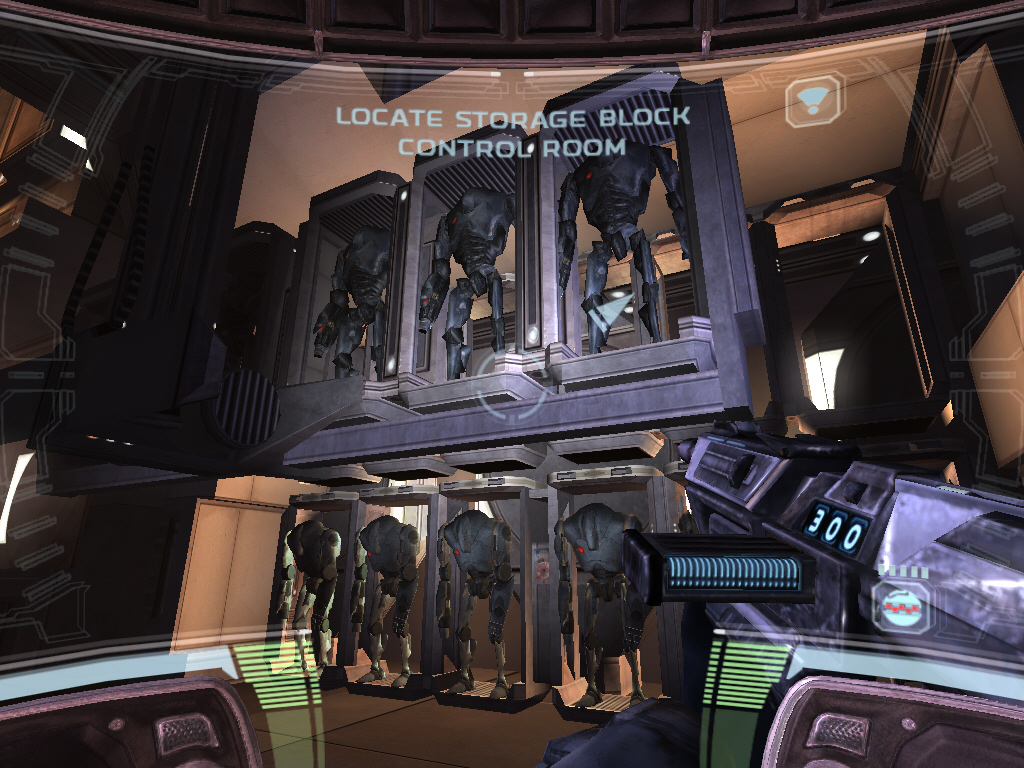
Task: Click the Locate Storage Block Control Room objective
Action: tap(512, 131)
